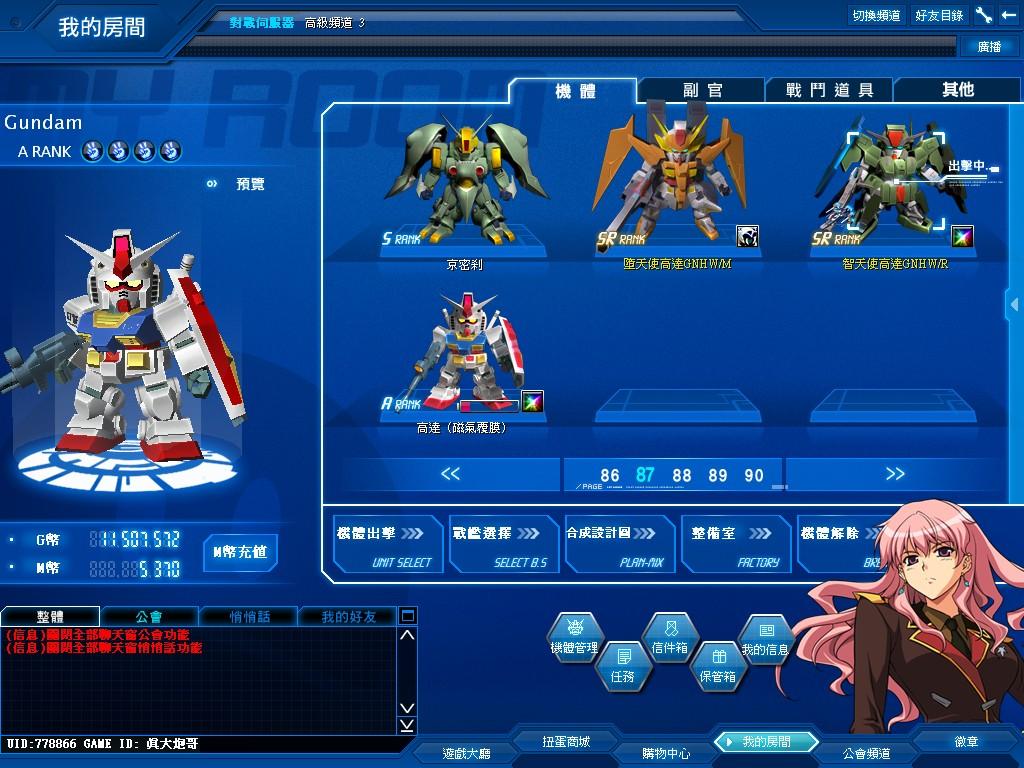Open the 戰鬥道具 tab

pyautogui.click(x=829, y=90)
